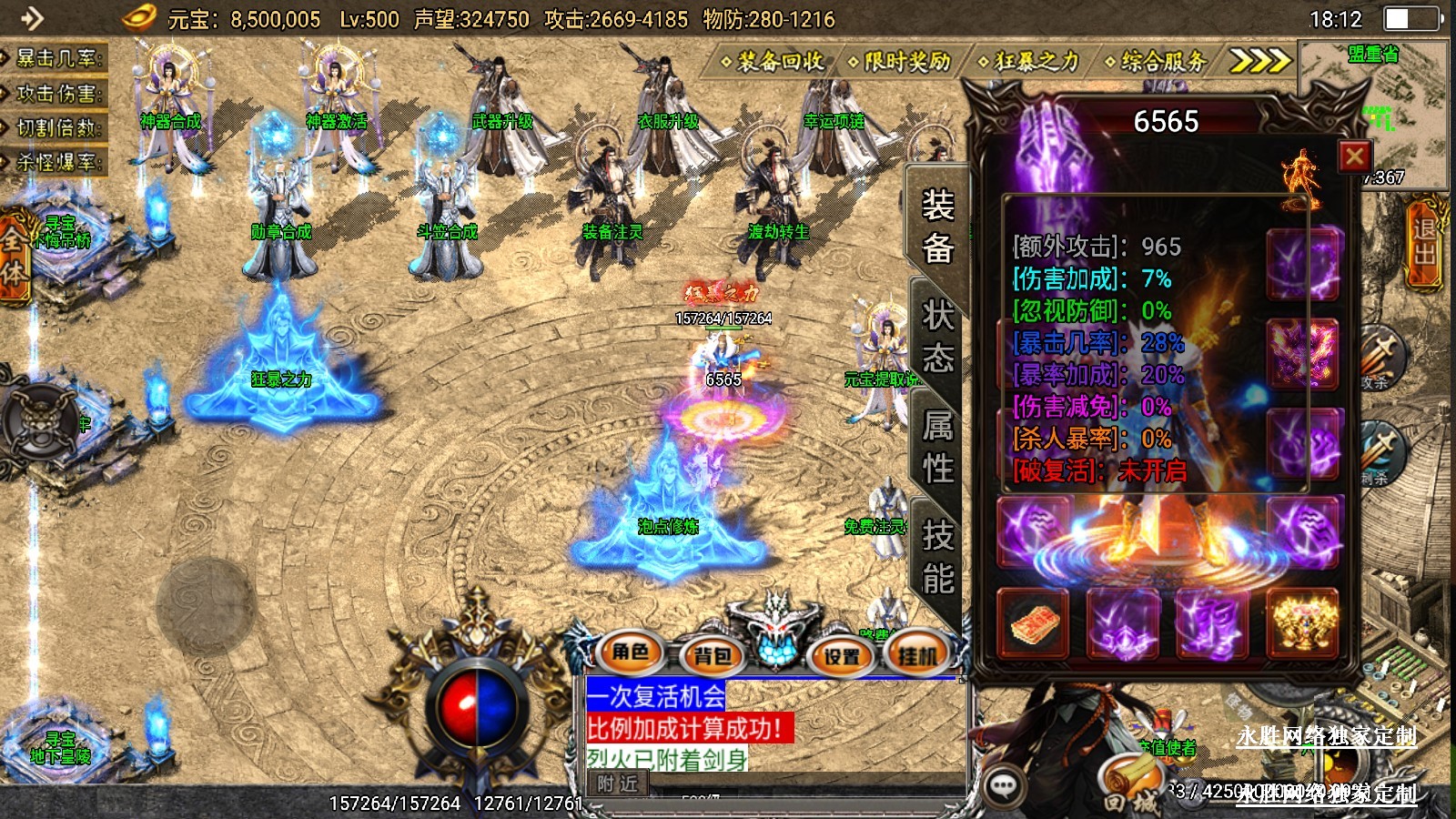Switch to the 装备 equipment tab
This screenshot has width=1456, height=819.
[937, 226]
